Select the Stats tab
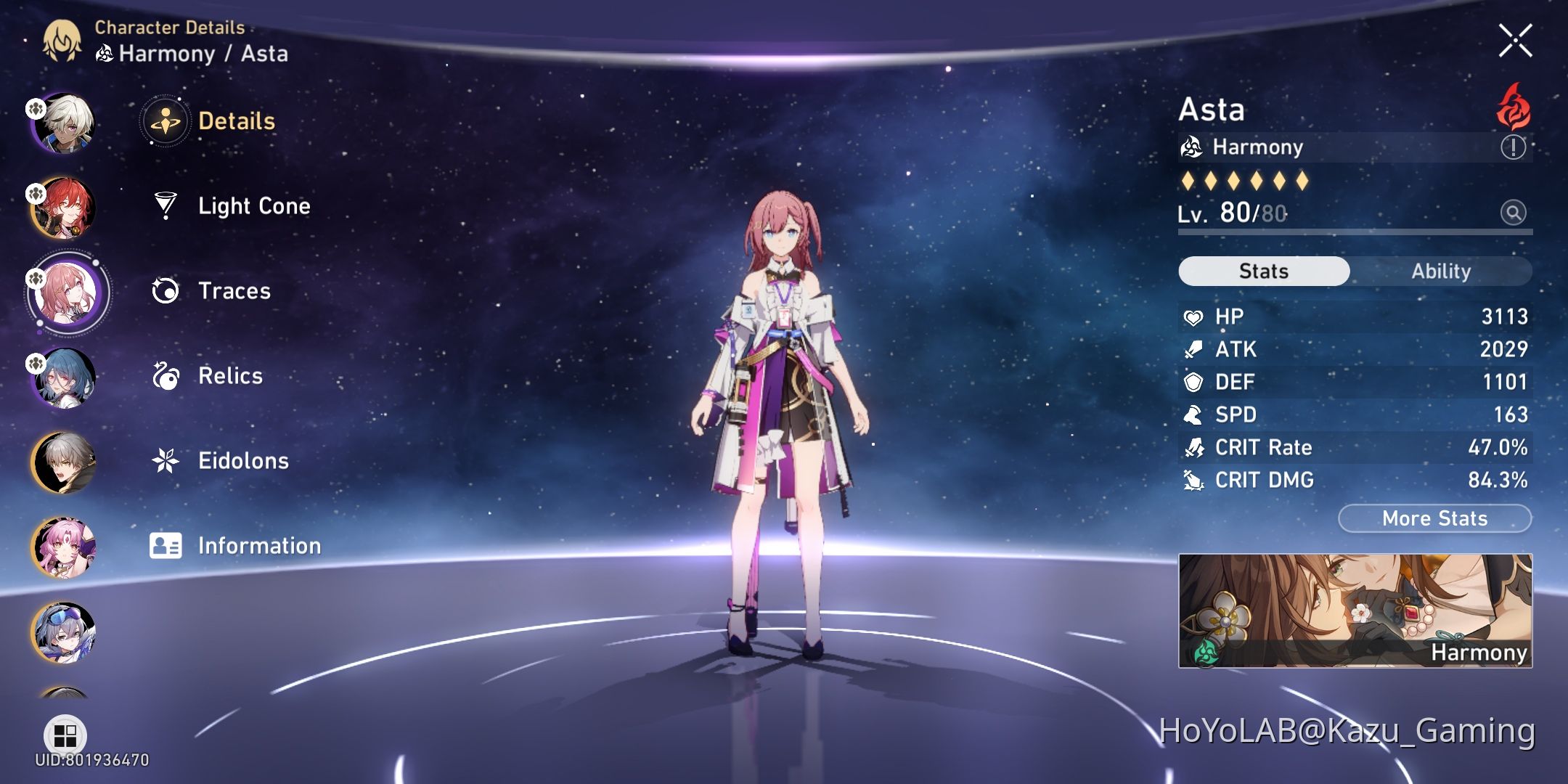The width and height of the screenshot is (1568, 784). pos(1263,271)
